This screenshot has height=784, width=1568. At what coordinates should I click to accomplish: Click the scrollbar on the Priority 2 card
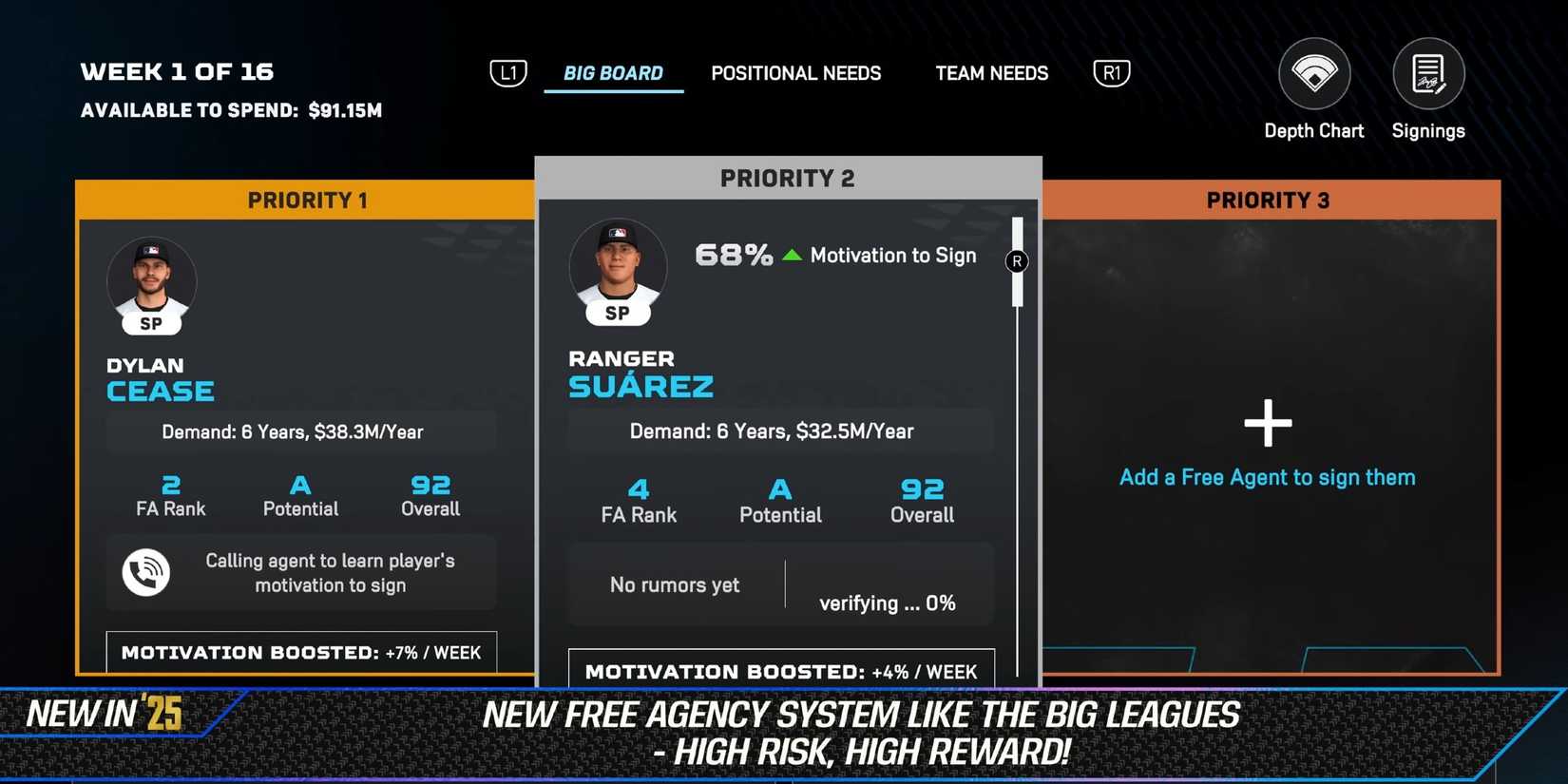pyautogui.click(x=1017, y=263)
